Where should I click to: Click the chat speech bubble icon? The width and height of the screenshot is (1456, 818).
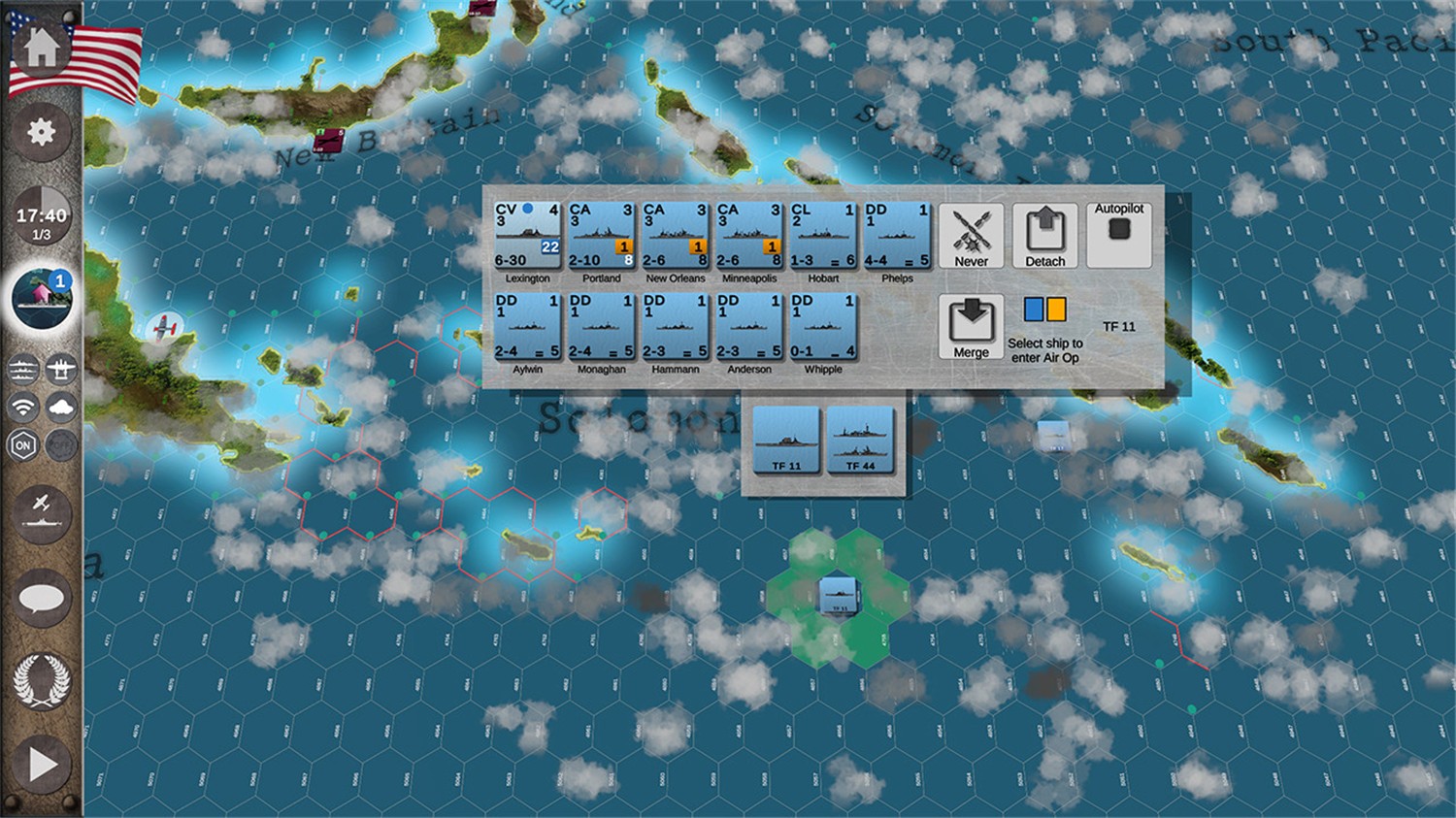click(41, 600)
